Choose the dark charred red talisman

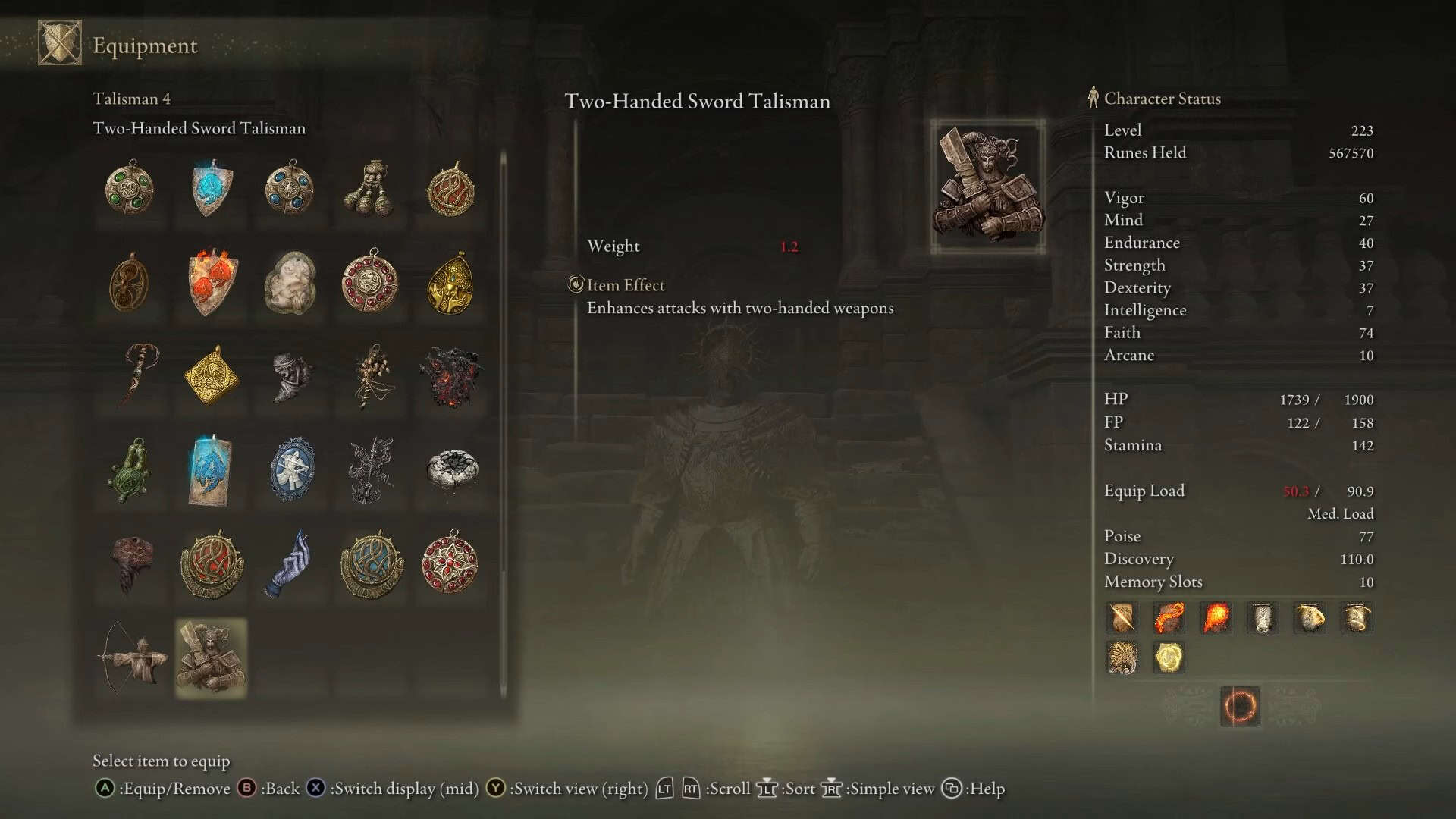pos(450,375)
